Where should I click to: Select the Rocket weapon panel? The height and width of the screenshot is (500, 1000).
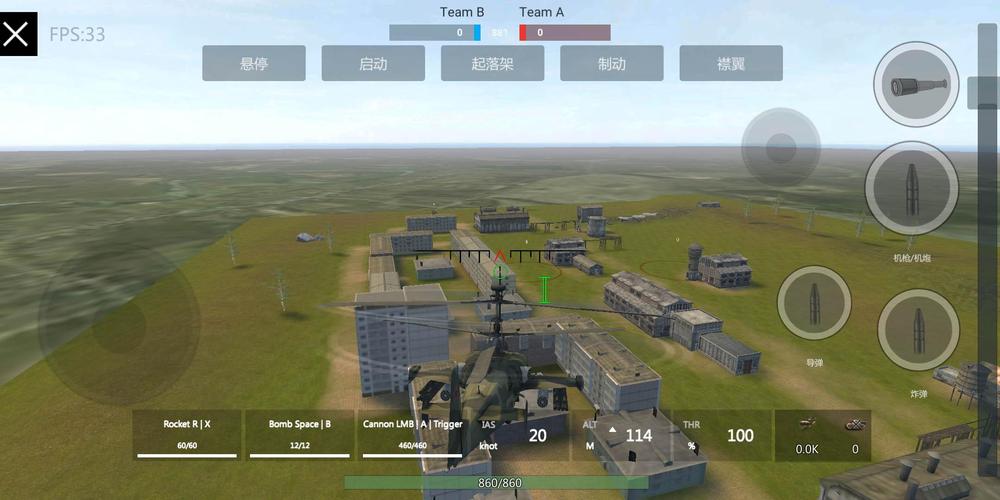(x=187, y=434)
